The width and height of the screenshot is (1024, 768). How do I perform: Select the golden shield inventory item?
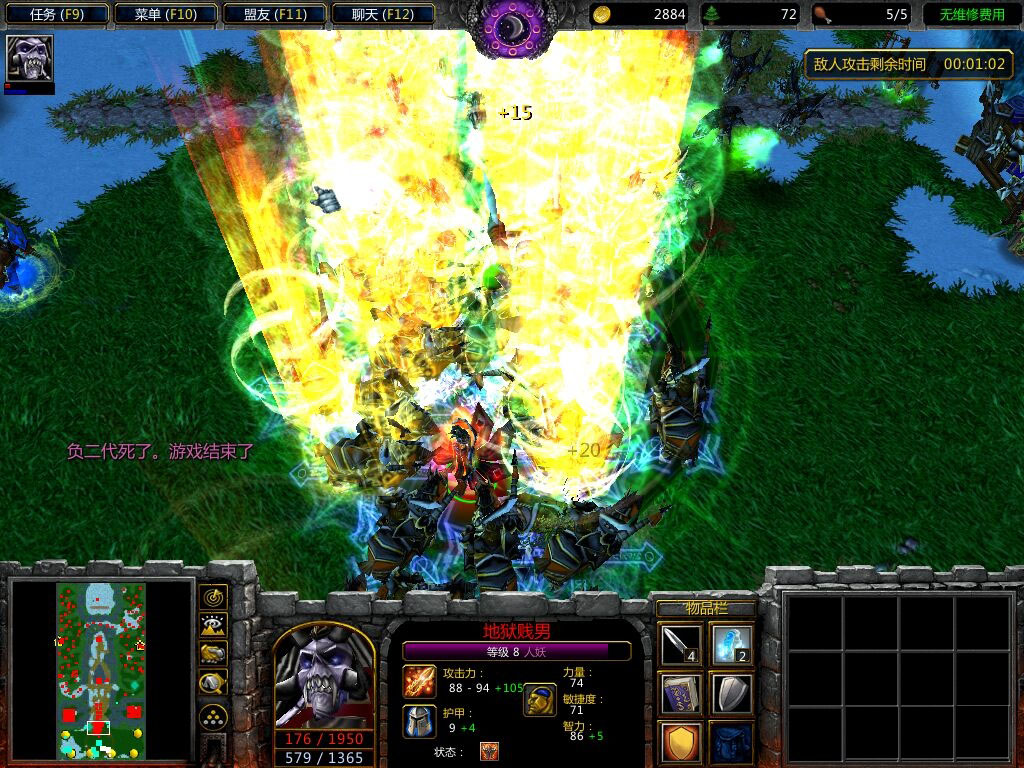(x=680, y=742)
